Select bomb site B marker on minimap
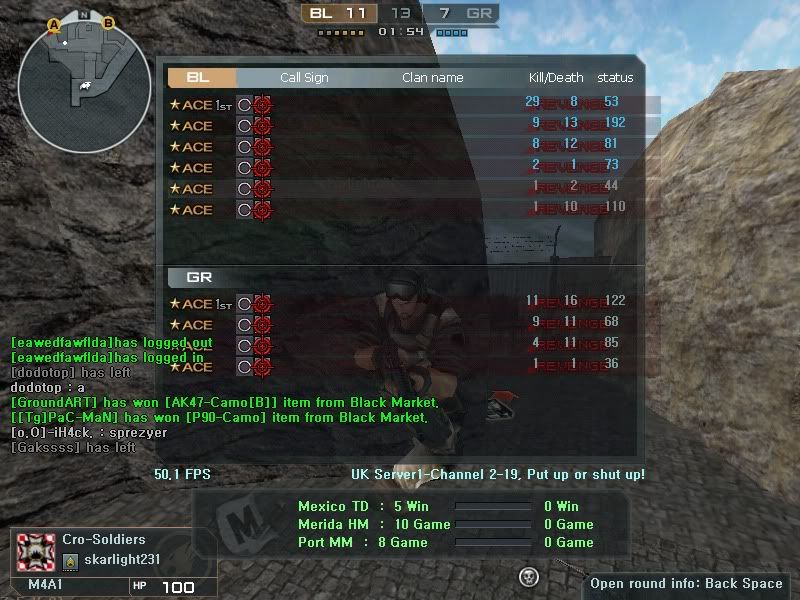The width and height of the screenshot is (800, 600). coord(108,23)
